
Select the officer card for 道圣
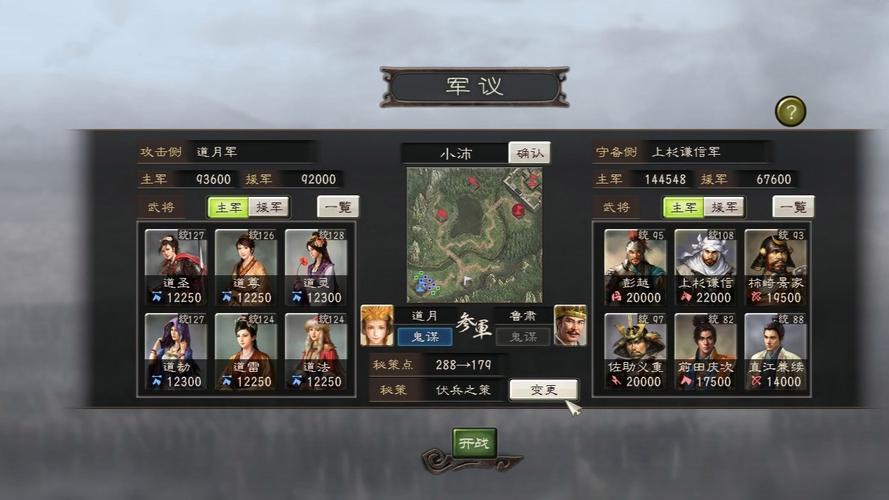pyautogui.click(x=176, y=267)
